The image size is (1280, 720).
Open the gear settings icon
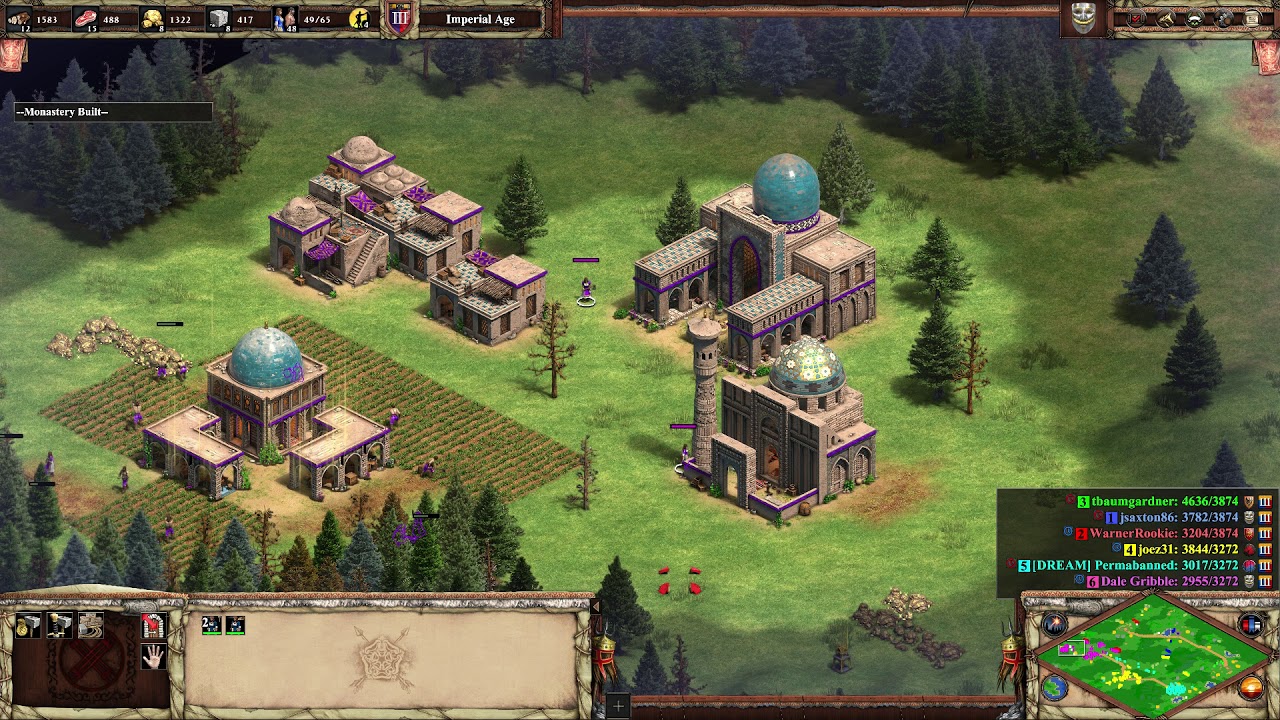[1224, 19]
